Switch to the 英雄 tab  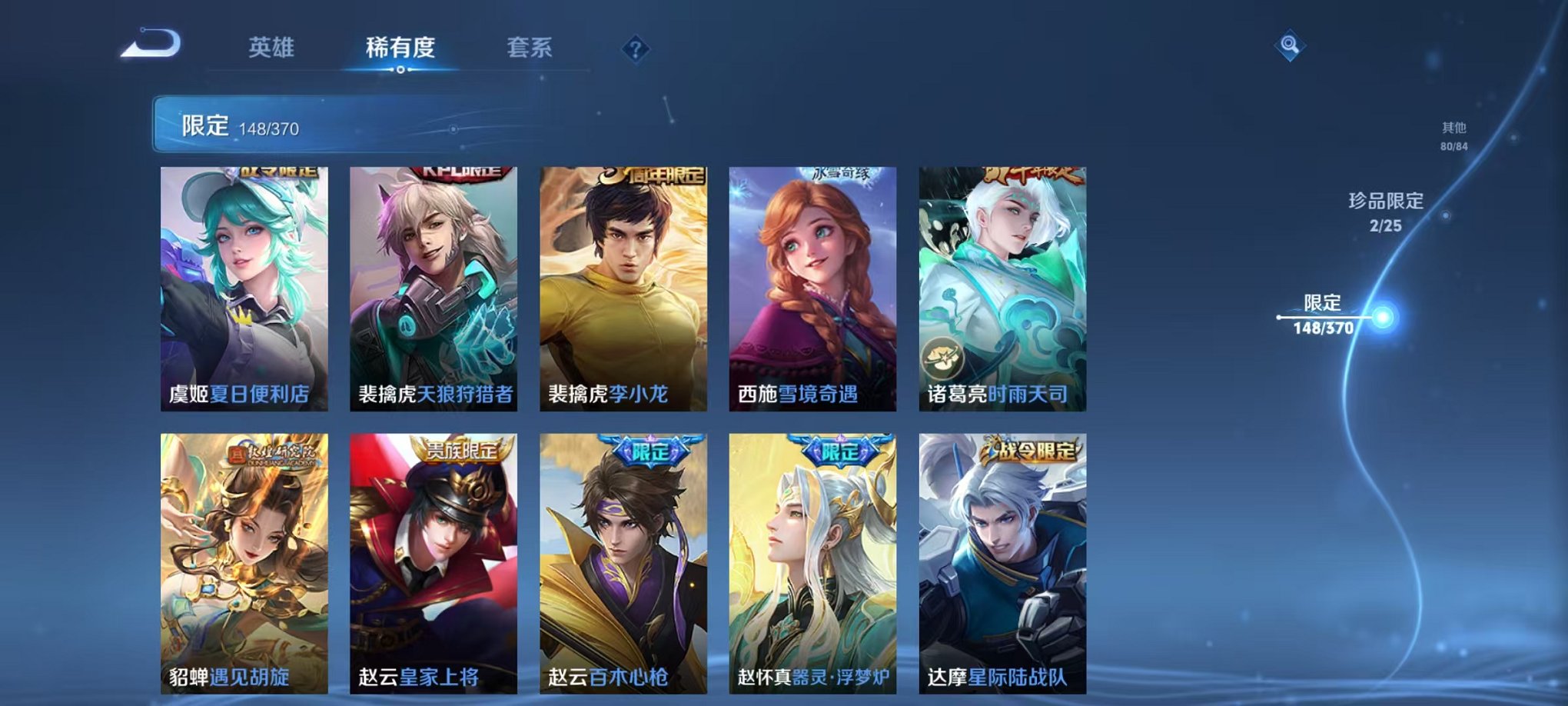tap(274, 48)
